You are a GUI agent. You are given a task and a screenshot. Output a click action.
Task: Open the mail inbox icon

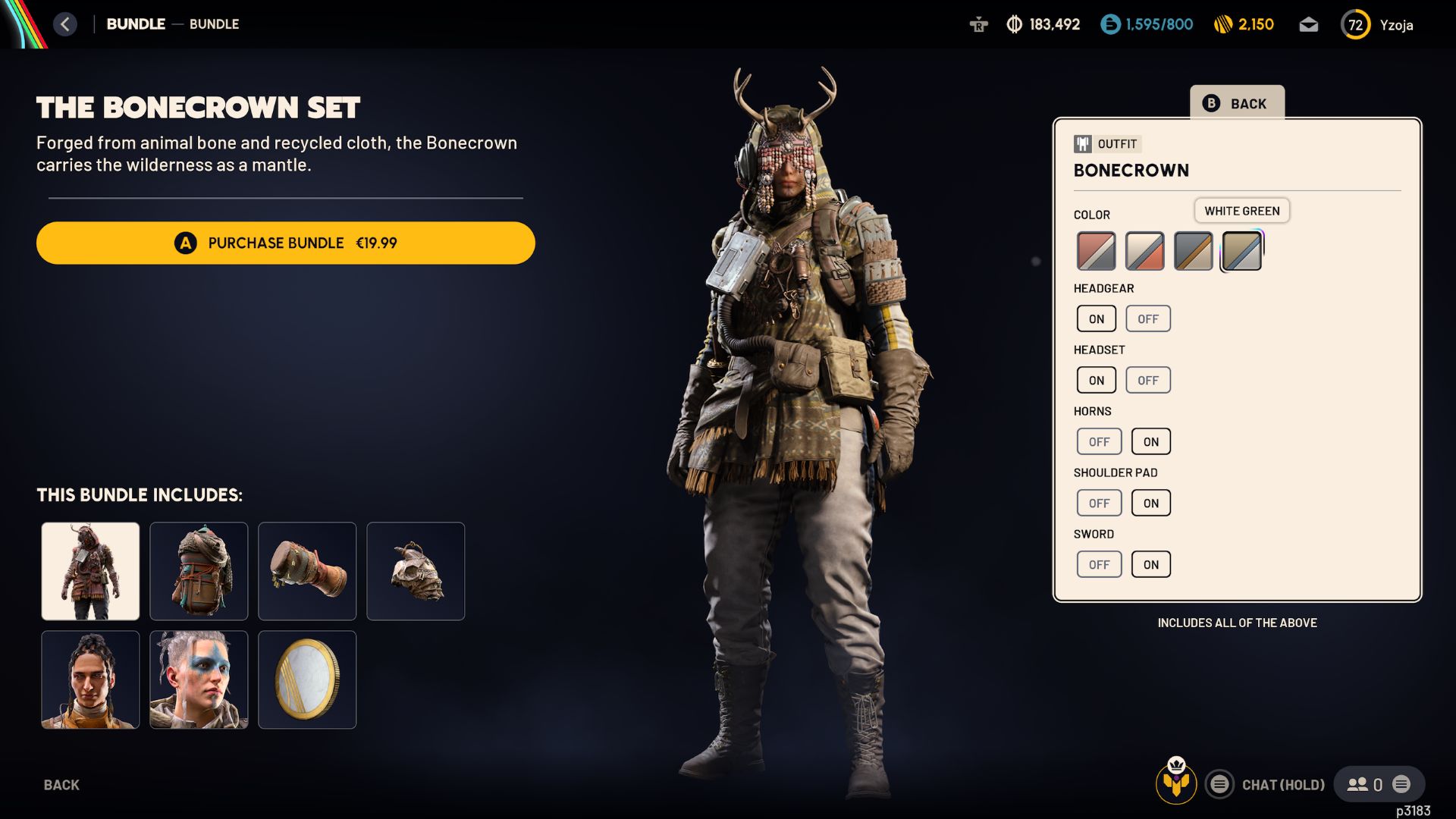click(1308, 25)
